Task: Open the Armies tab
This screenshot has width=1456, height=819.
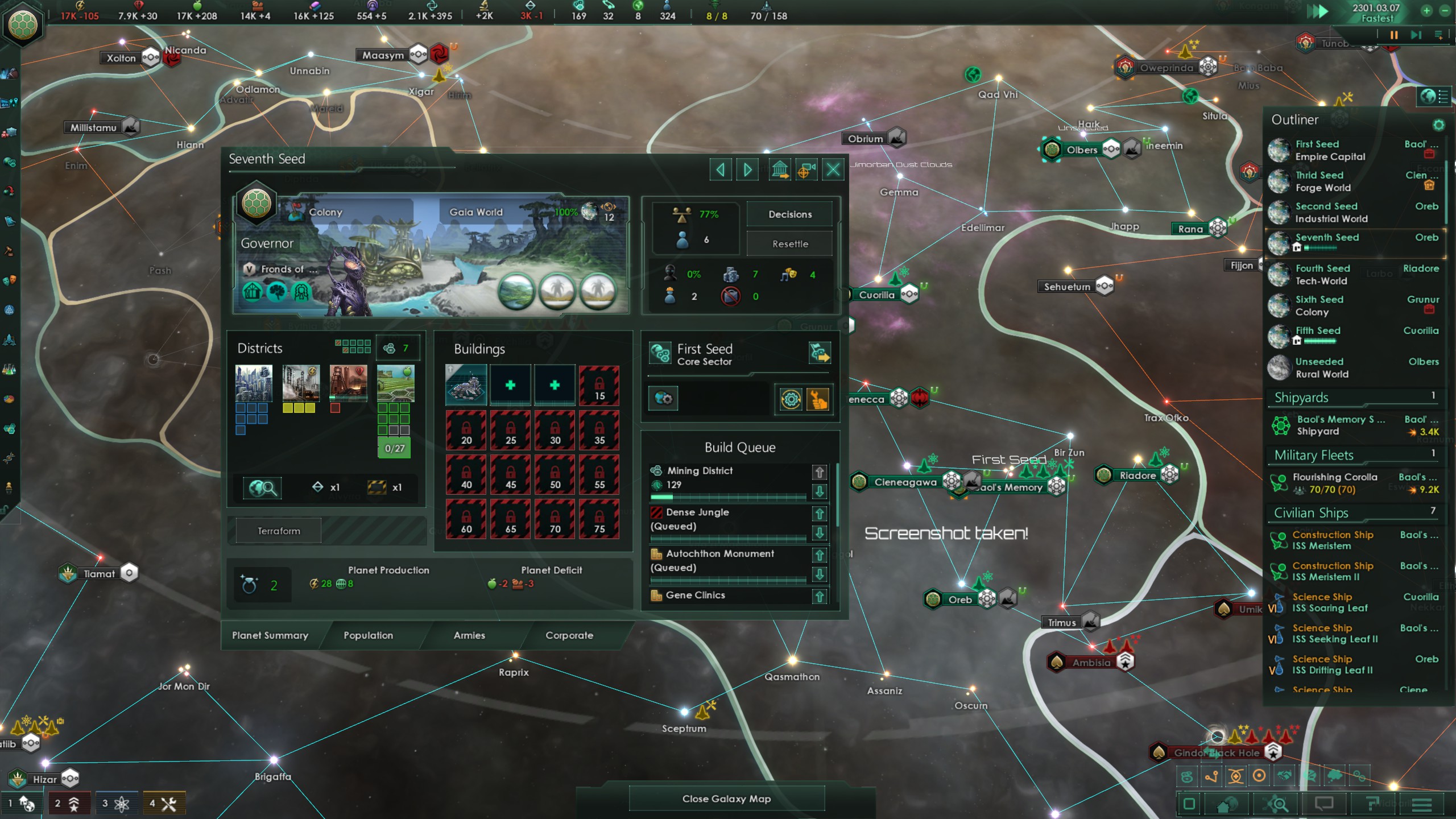Action: [x=468, y=635]
